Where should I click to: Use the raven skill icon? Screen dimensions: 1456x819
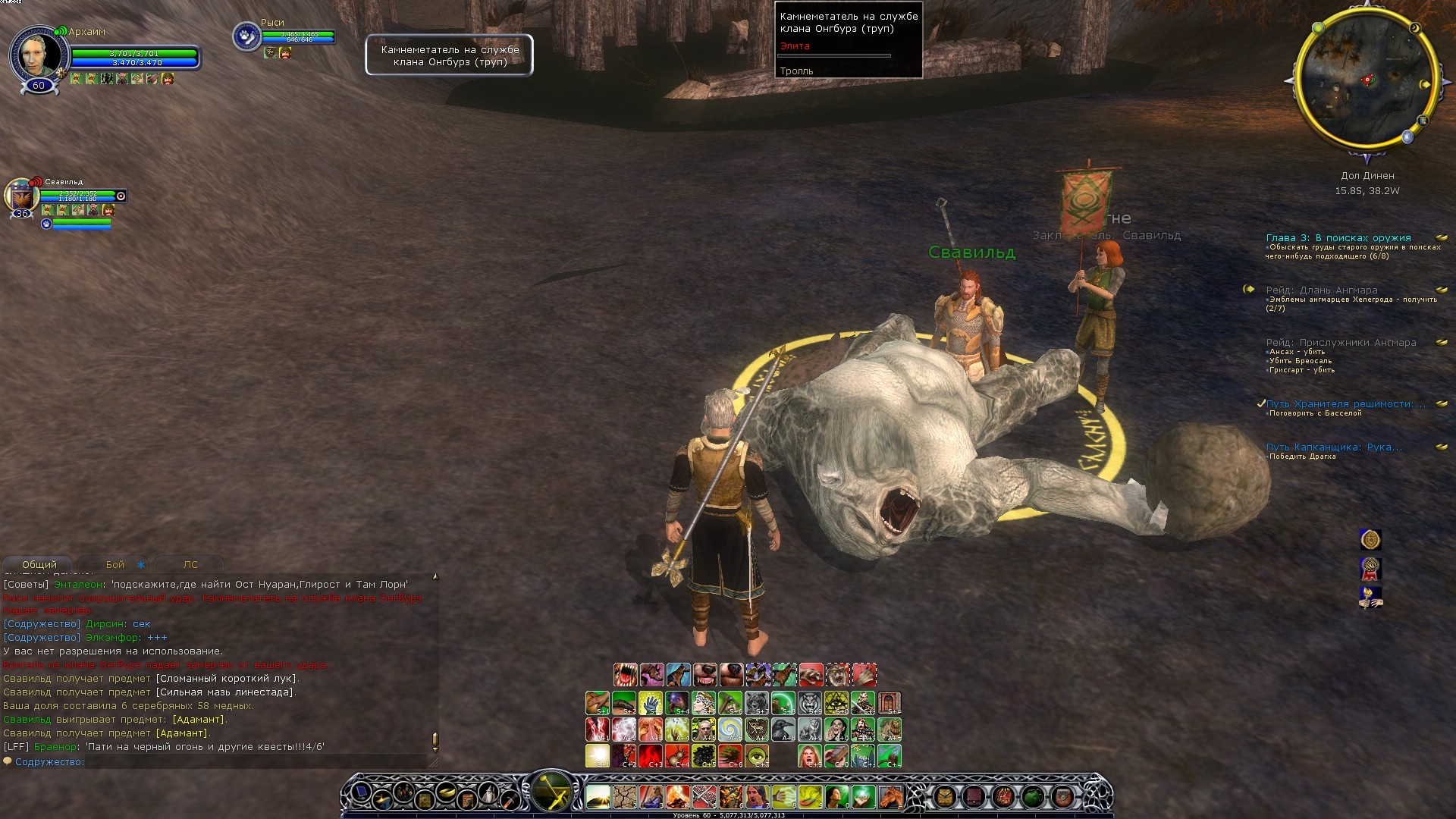(783, 730)
